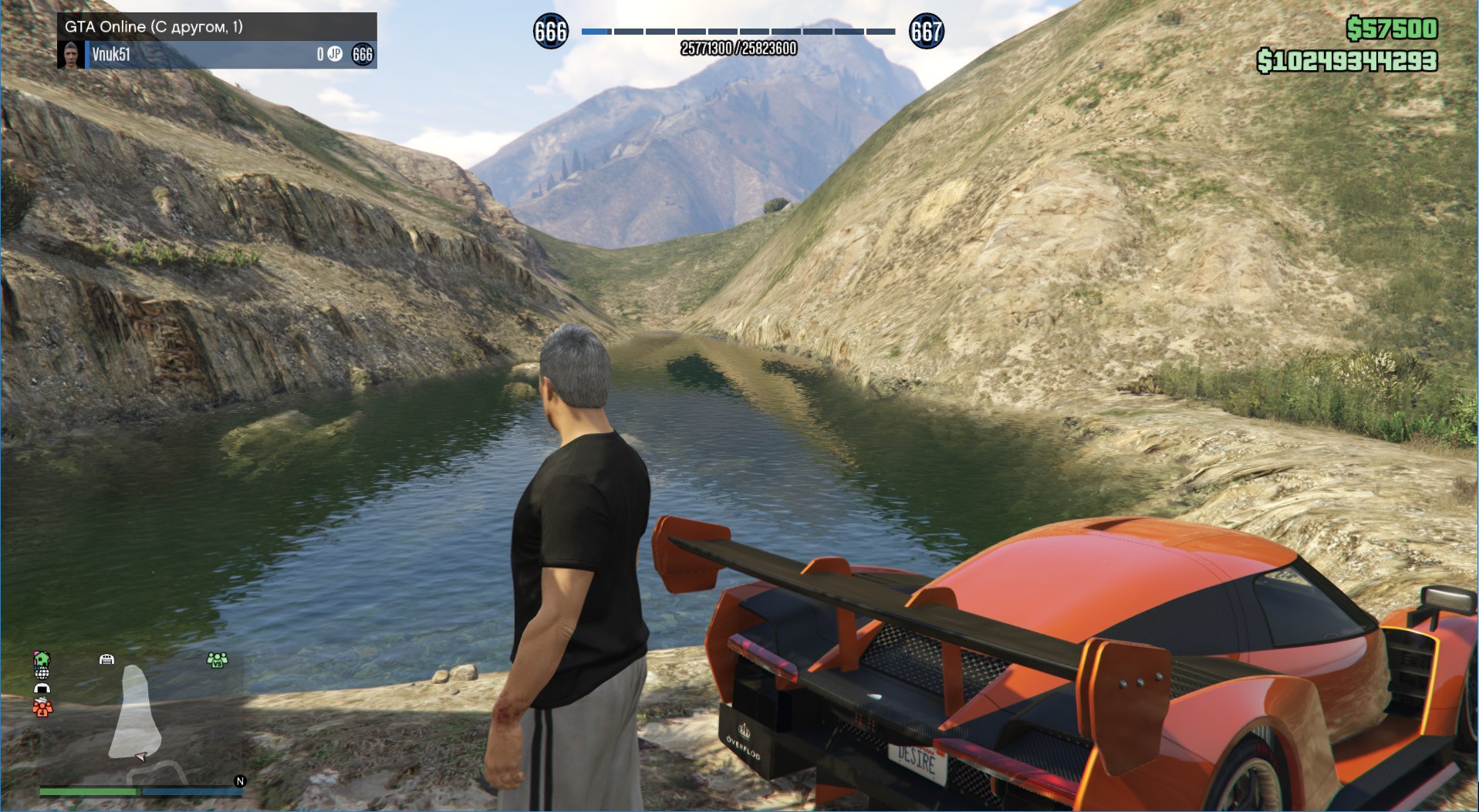1479x812 pixels.
Task: Click Vnuk51's player portrait
Action: (72, 54)
